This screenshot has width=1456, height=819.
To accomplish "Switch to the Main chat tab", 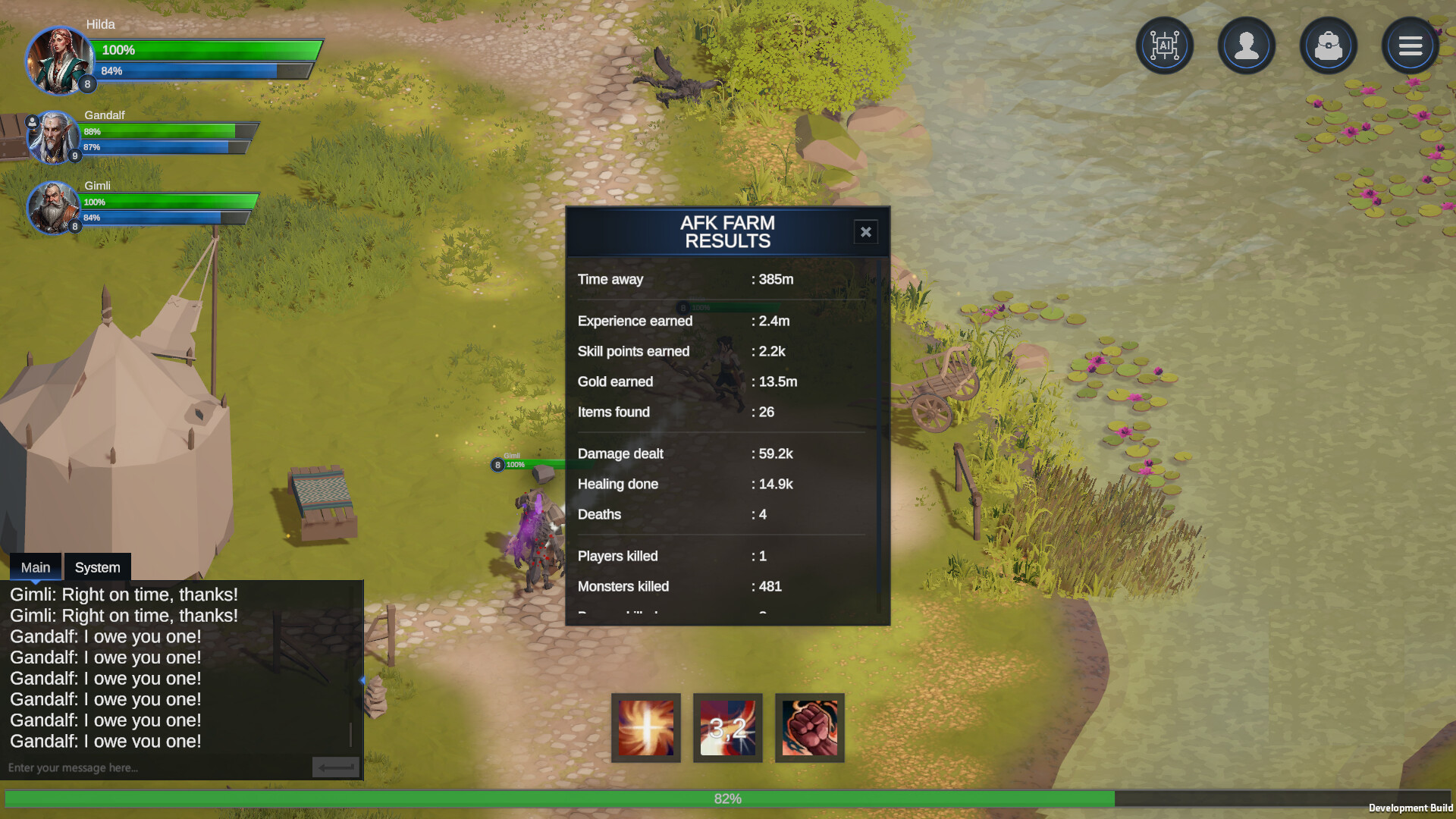I will tap(35, 566).
